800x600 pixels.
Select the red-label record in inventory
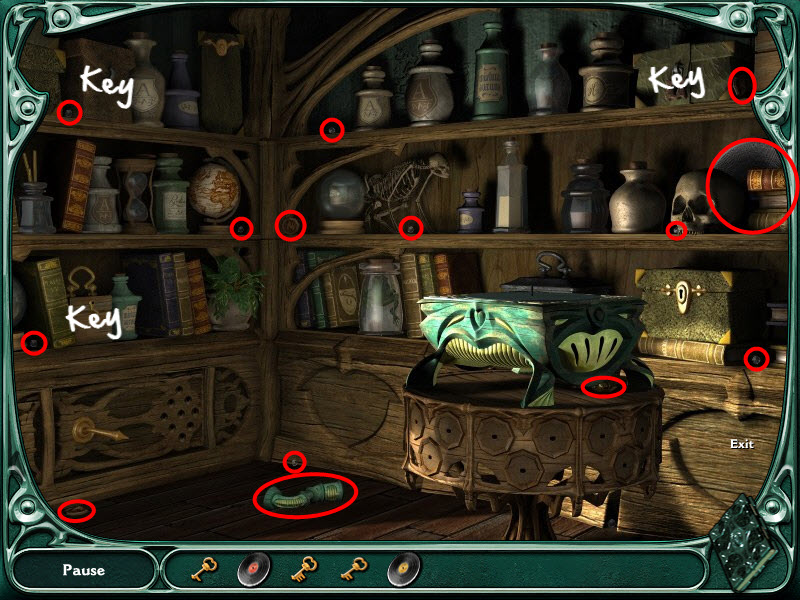(254, 570)
